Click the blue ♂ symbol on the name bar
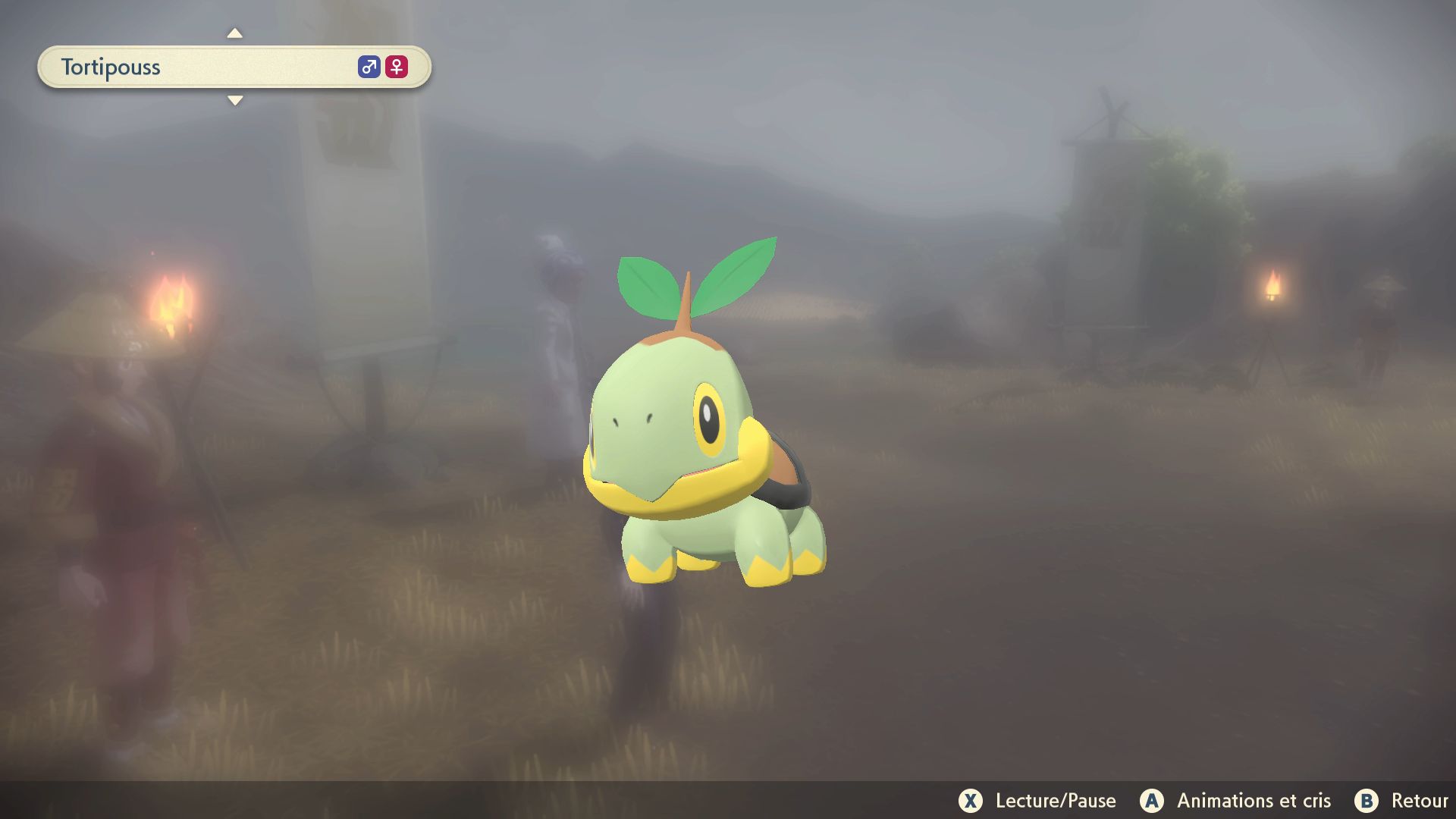Viewport: 1456px width, 819px height. coord(369,67)
